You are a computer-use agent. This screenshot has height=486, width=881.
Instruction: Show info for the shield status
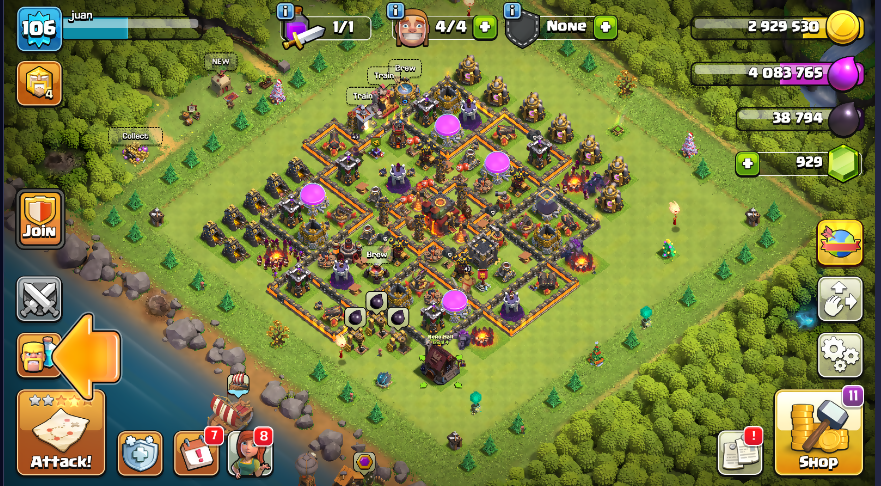pos(513,11)
